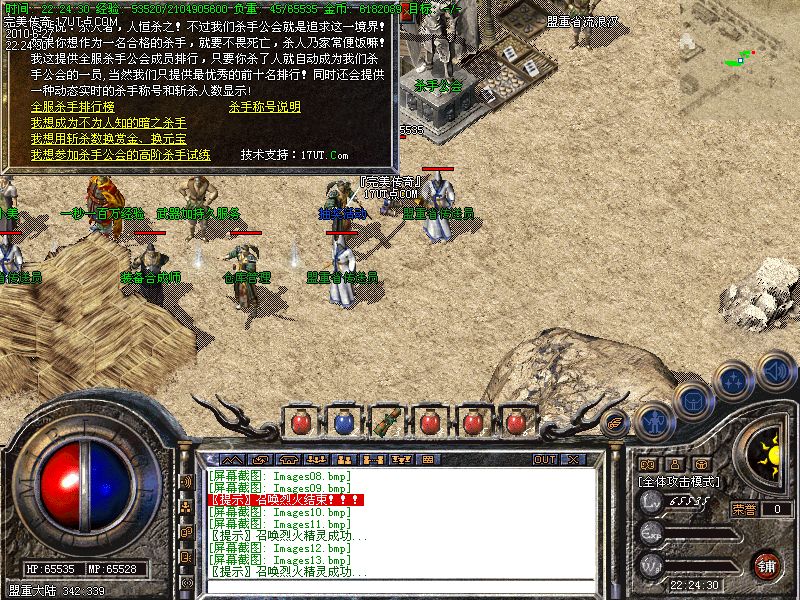Click the winged boot icon by belt

tap(615, 422)
